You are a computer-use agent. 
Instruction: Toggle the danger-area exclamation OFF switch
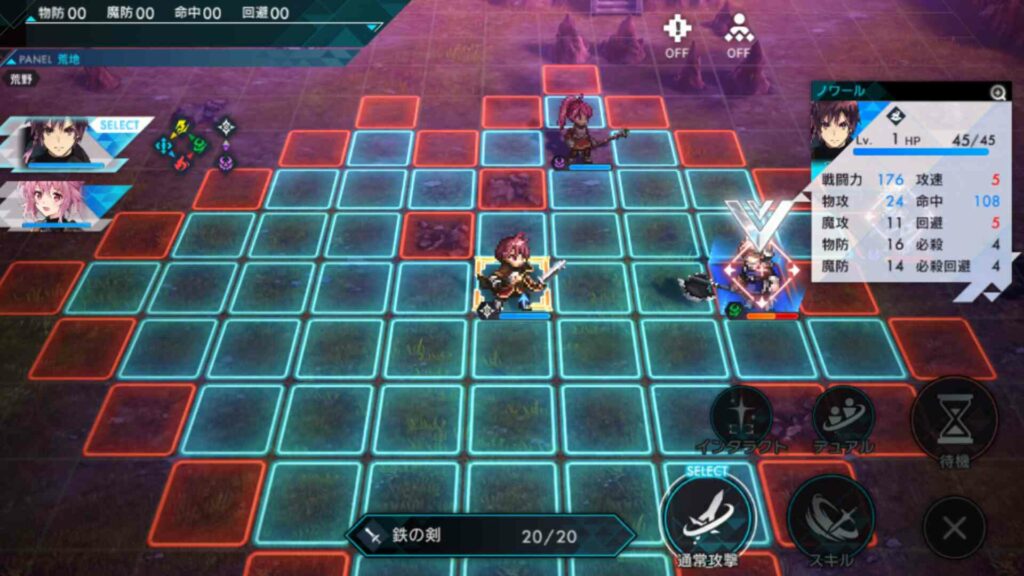click(677, 36)
